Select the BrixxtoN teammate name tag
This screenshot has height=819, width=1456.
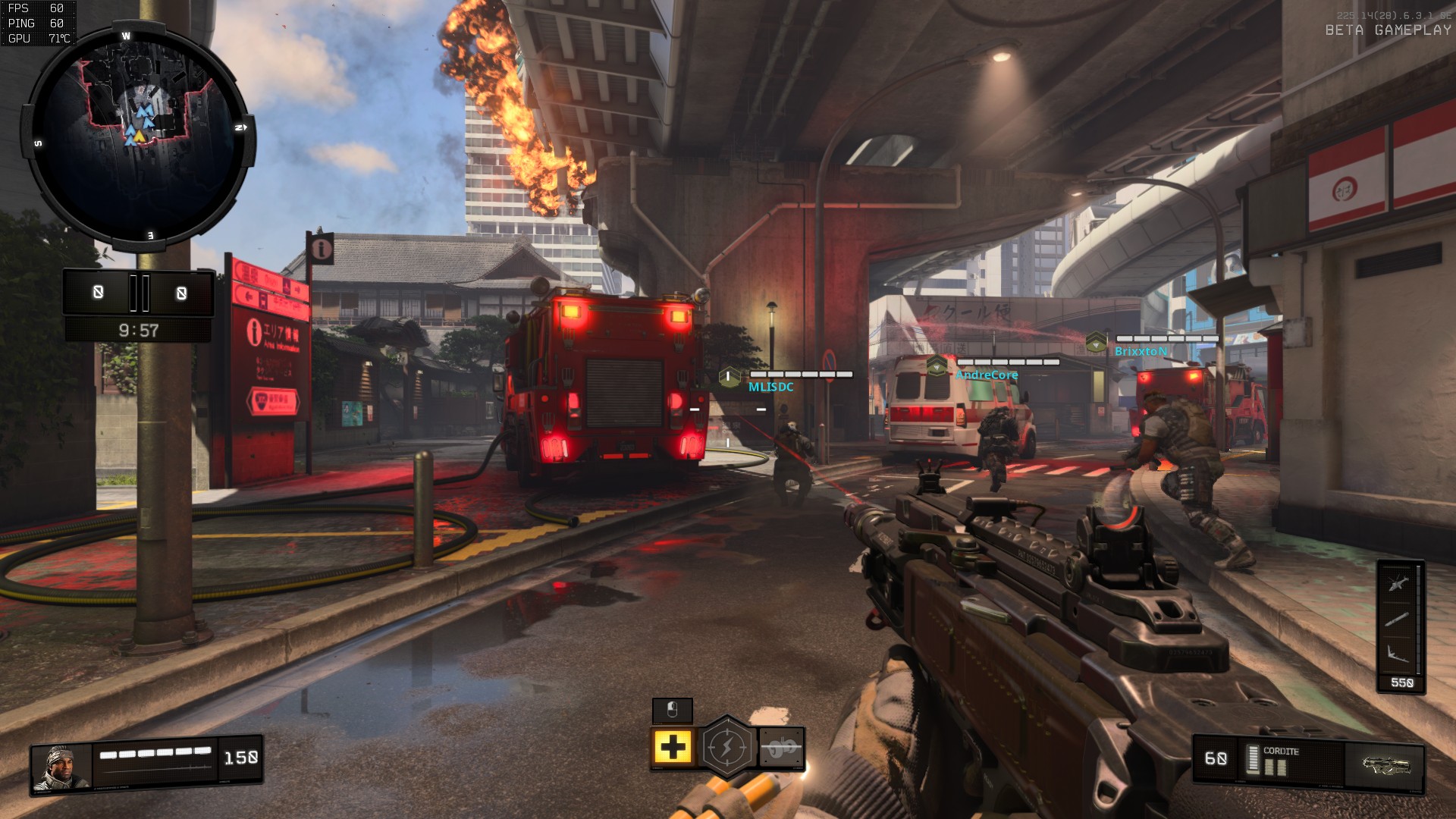tap(1141, 351)
